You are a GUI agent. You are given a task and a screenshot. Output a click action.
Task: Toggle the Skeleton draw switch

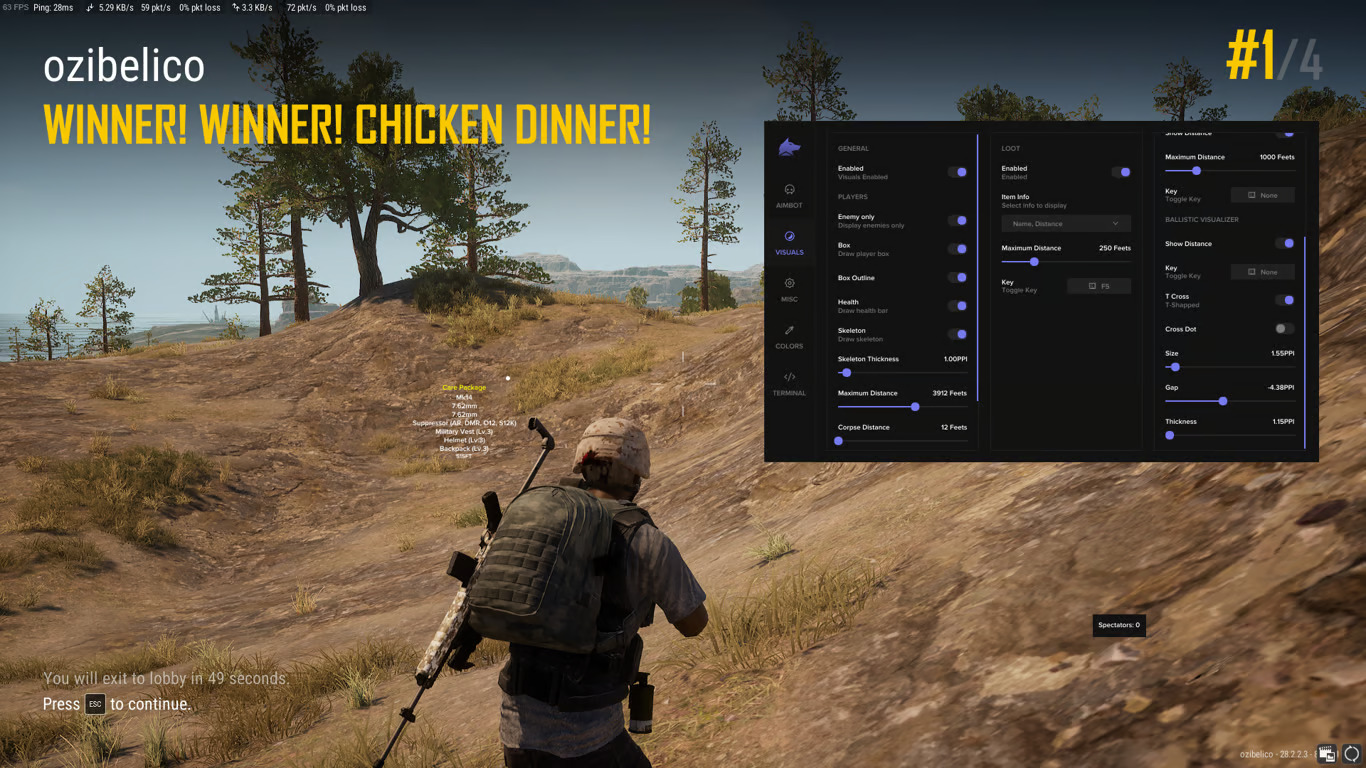pyautogui.click(x=958, y=334)
